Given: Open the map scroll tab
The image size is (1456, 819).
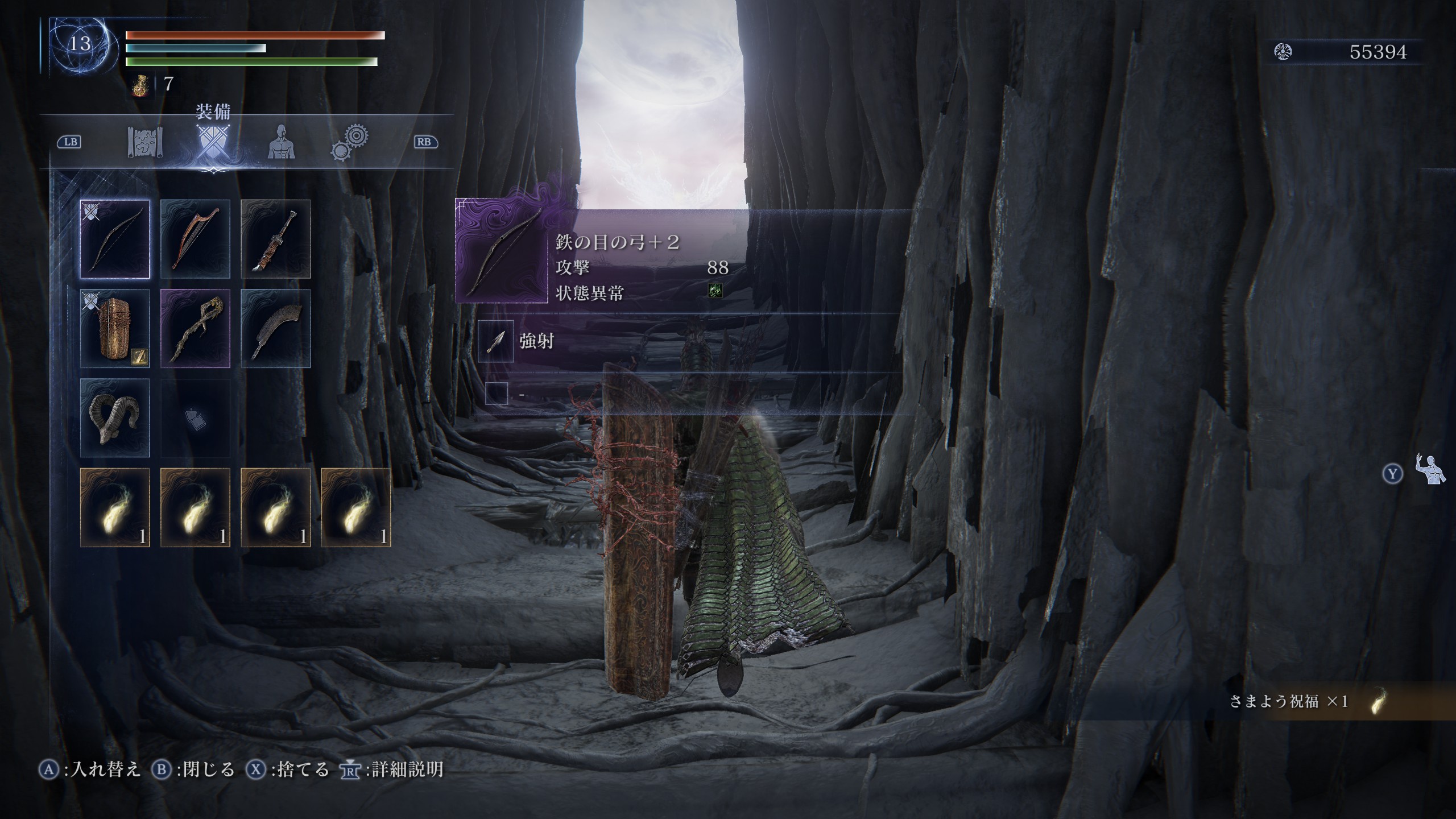Looking at the screenshot, I should pos(146,142).
